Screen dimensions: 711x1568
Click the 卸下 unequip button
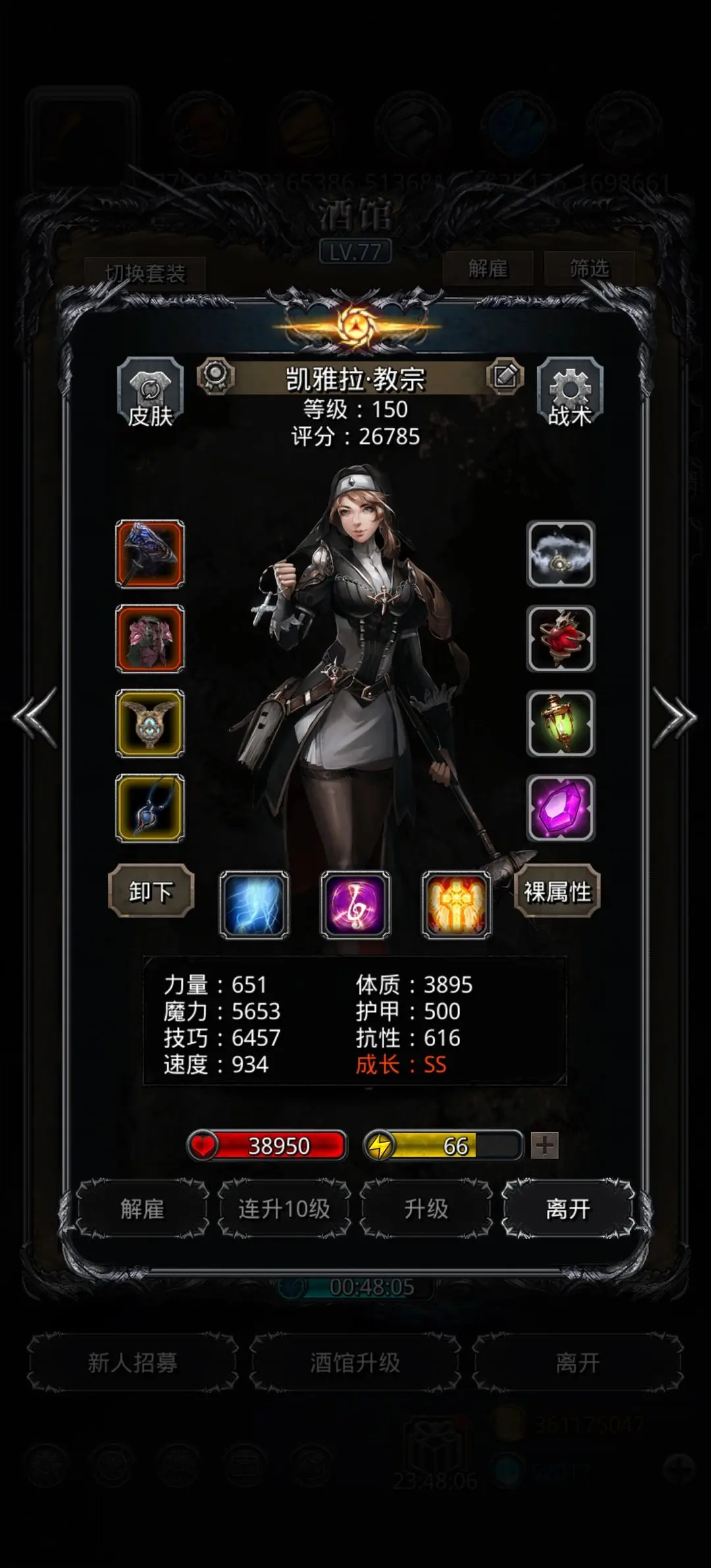[x=151, y=891]
